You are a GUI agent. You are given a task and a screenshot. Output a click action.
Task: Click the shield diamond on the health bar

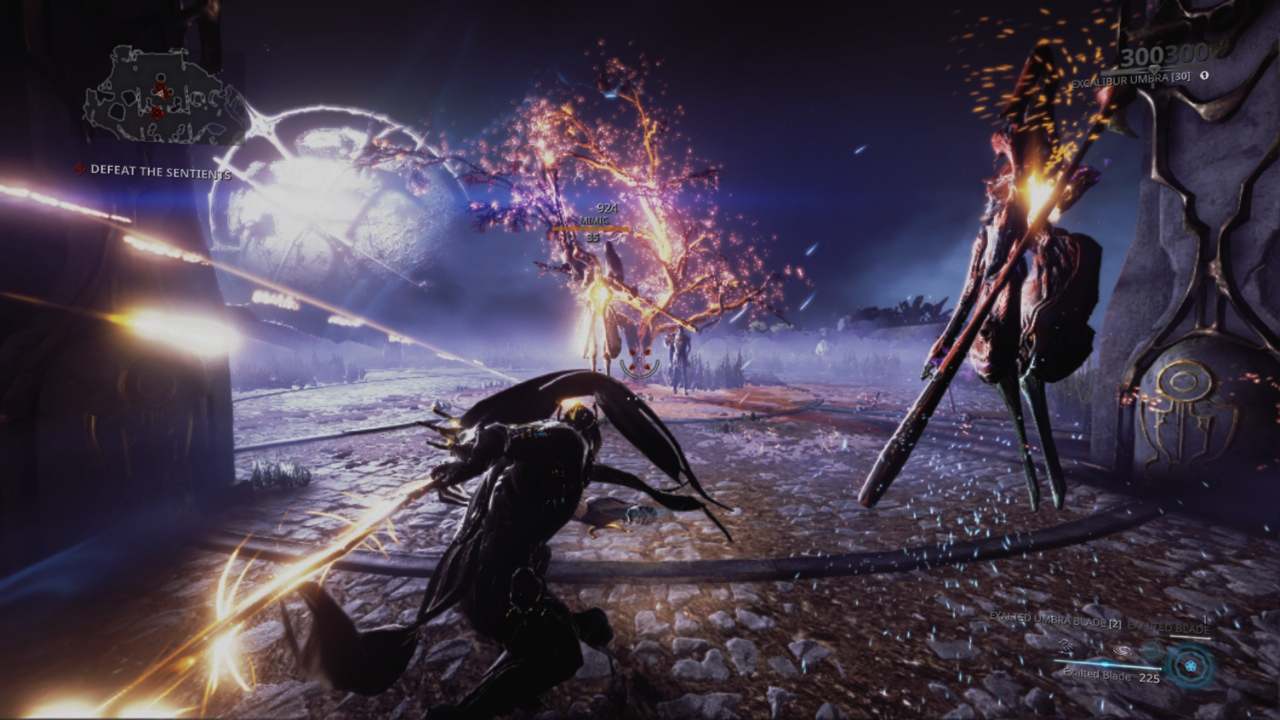pos(1153,69)
